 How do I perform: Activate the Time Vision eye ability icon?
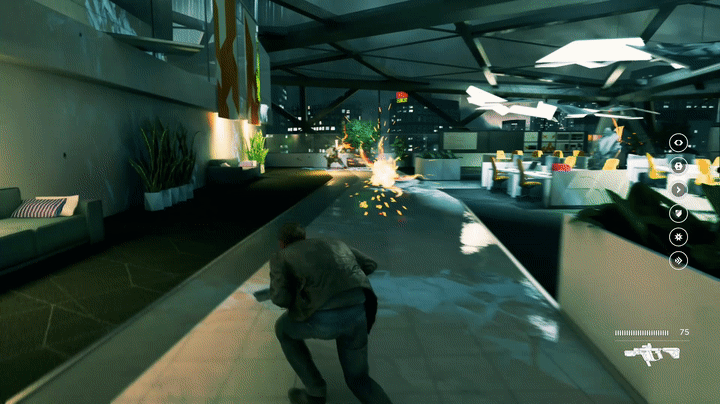point(678,142)
